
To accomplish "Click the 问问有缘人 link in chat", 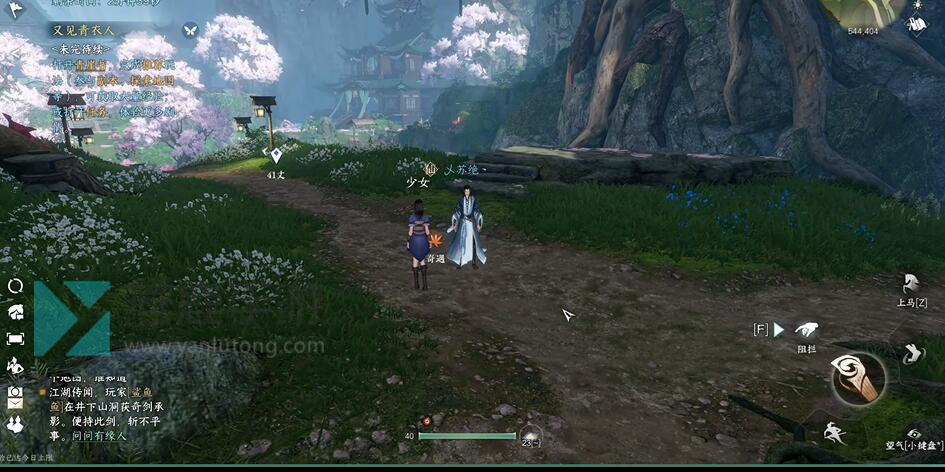I will click(x=100, y=436).
